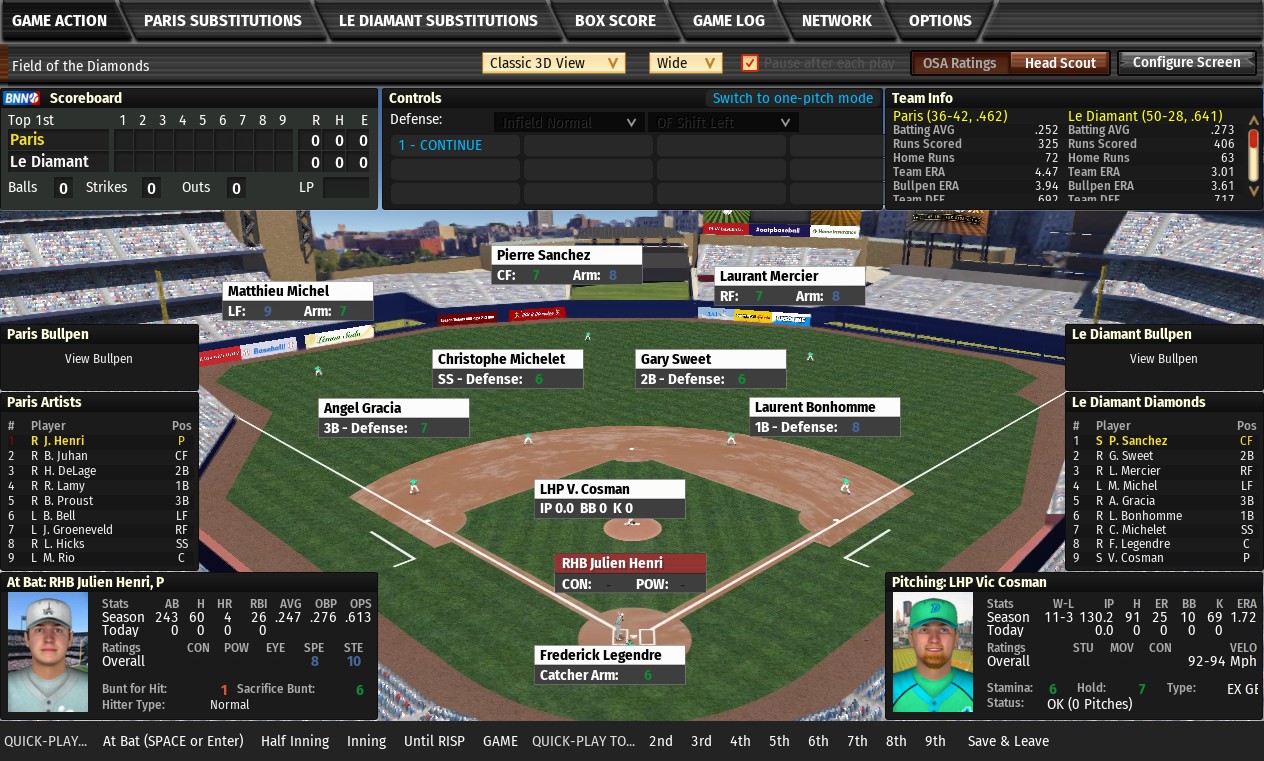Save and leave the game
The height and width of the screenshot is (761, 1264).
click(x=1008, y=741)
